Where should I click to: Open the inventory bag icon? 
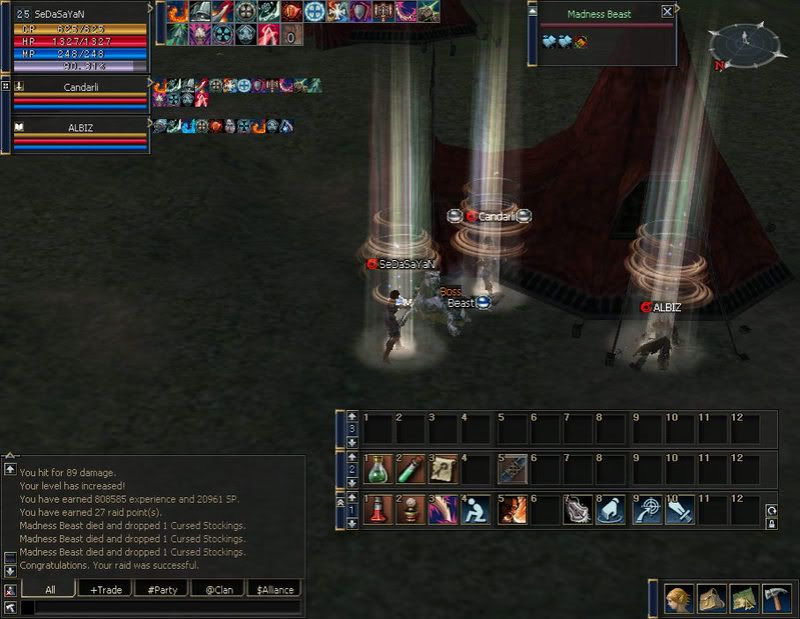[711, 597]
